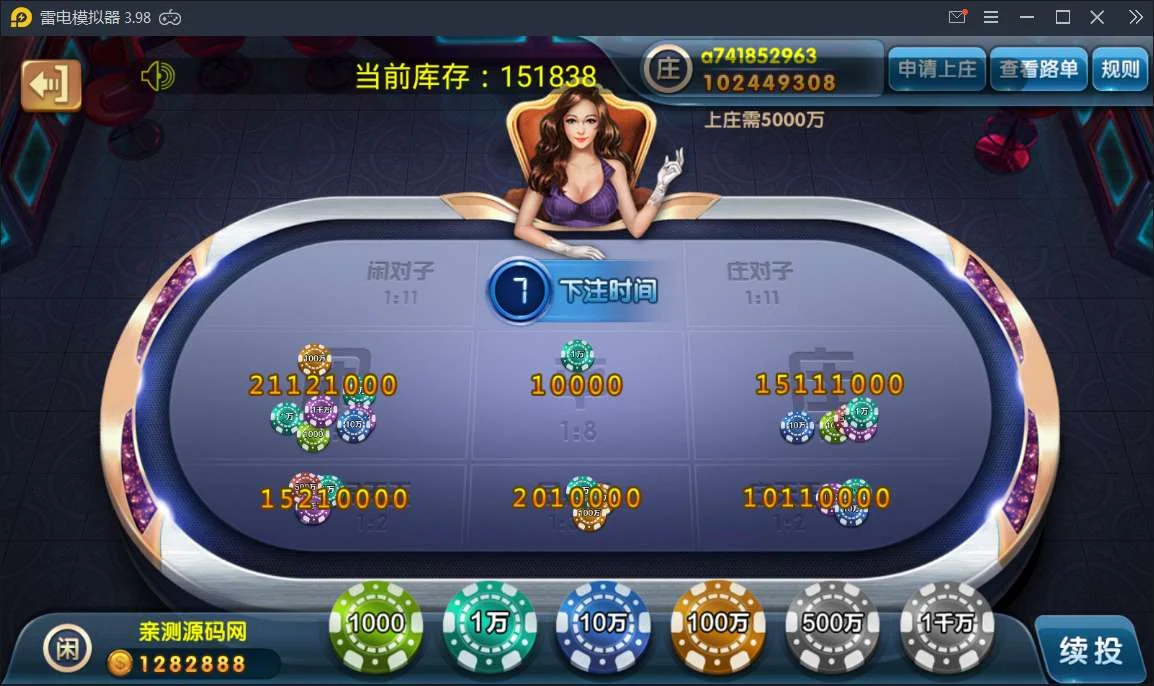Open the 查看路单 road sheet

pyautogui.click(x=1039, y=69)
